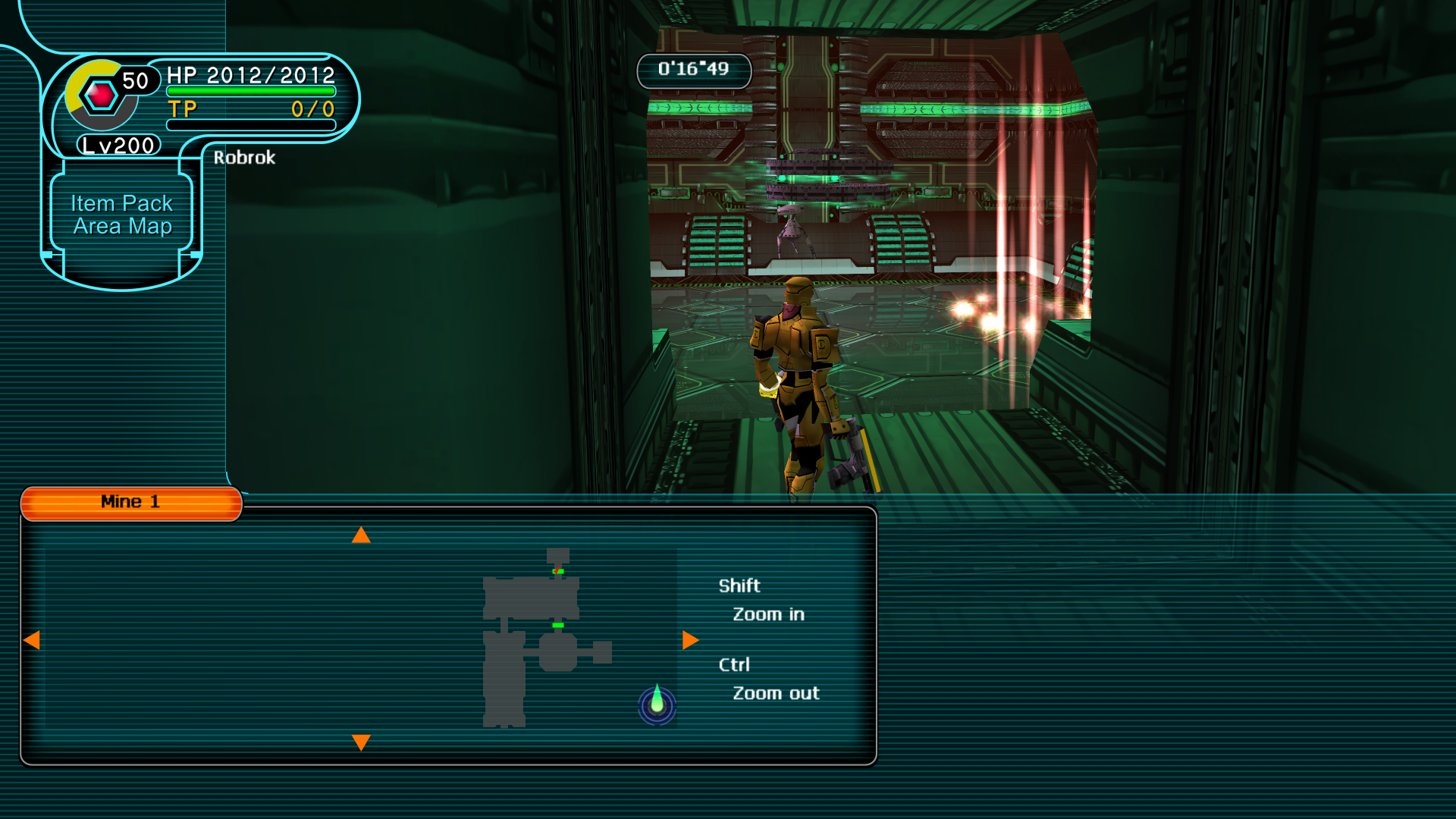This screenshot has width=1456, height=819.
Task: Select the Mine 1 area label
Action: 130,502
